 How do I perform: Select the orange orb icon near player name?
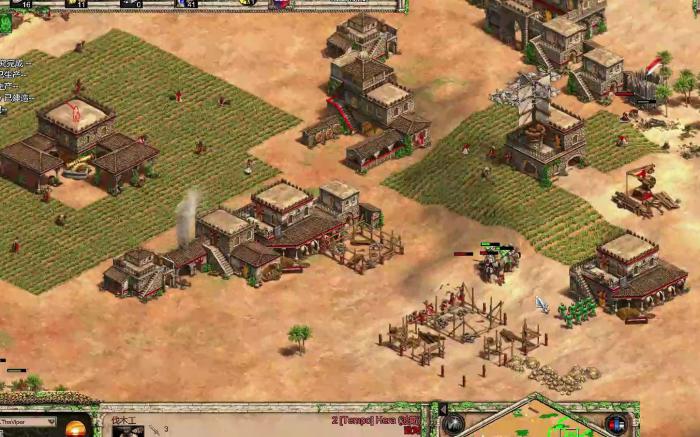pos(76,429)
